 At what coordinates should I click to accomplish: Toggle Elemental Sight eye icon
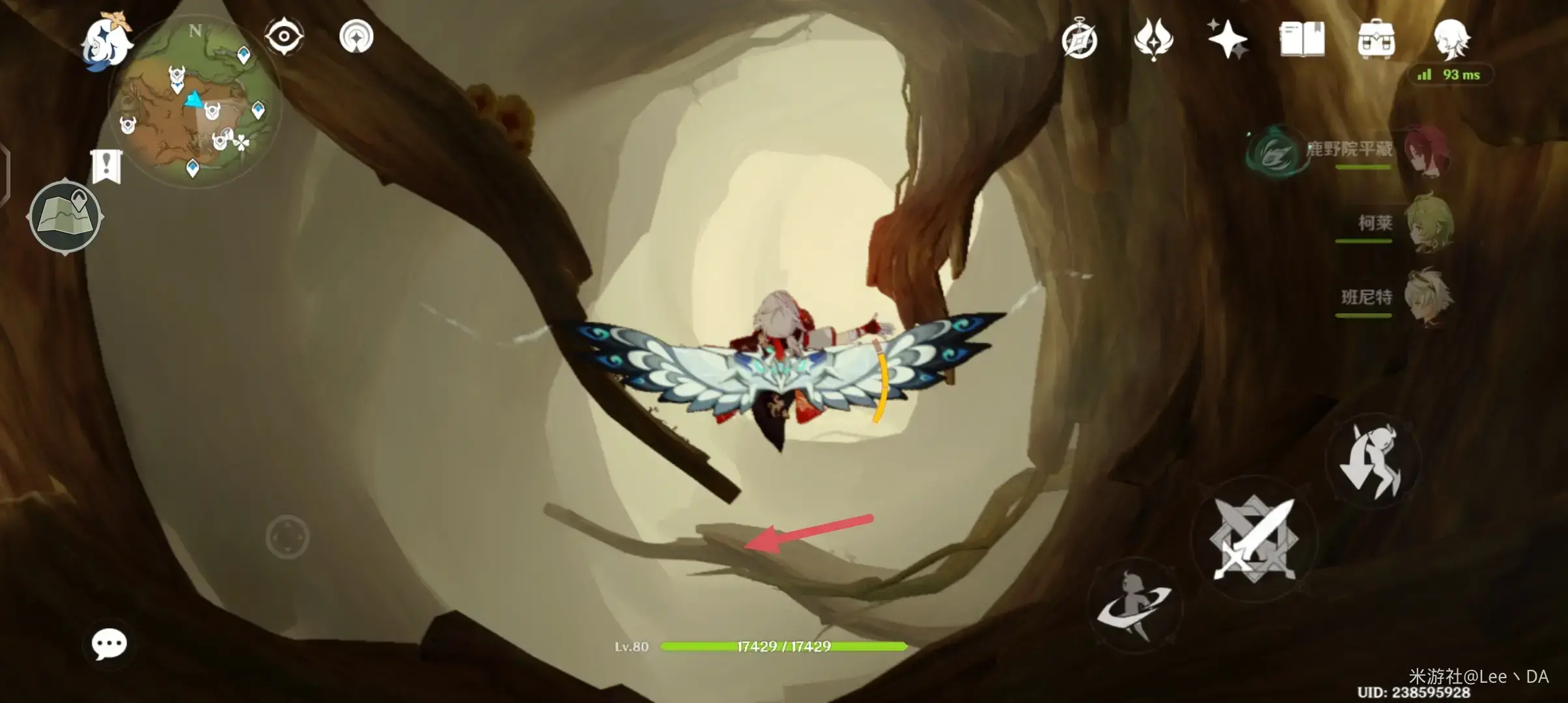point(284,36)
